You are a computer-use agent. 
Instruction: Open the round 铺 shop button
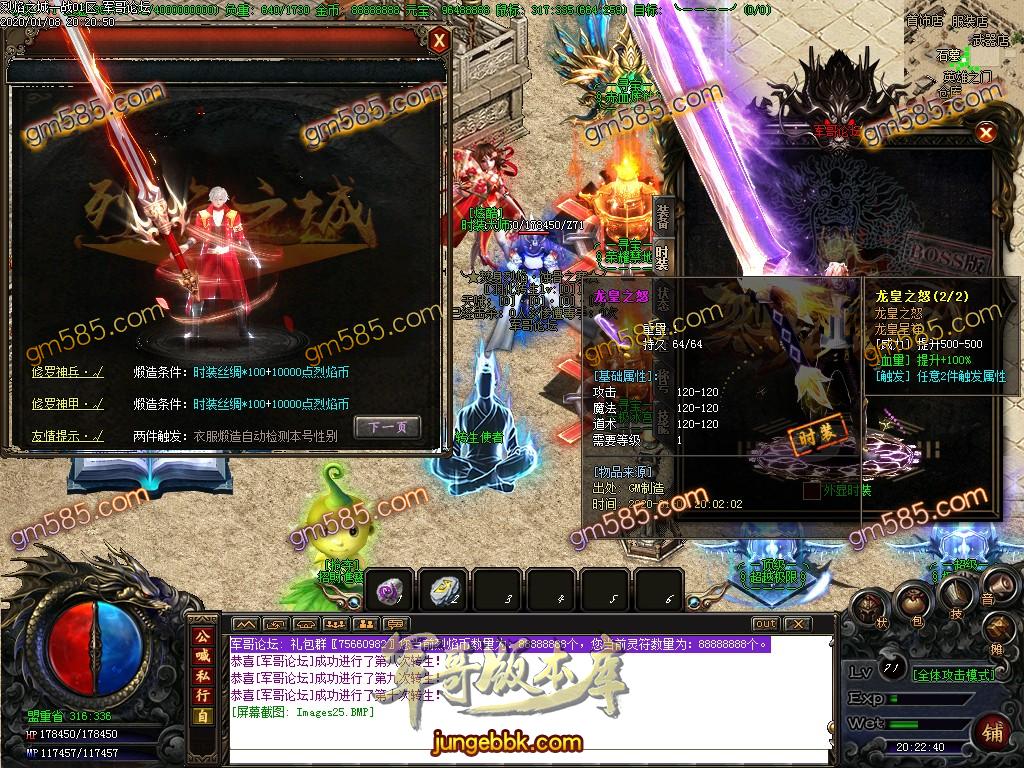pos(993,731)
